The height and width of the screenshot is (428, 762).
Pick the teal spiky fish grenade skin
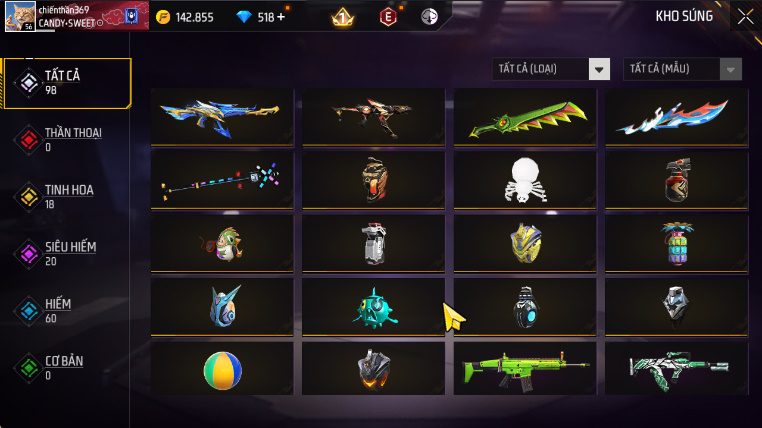(x=374, y=306)
